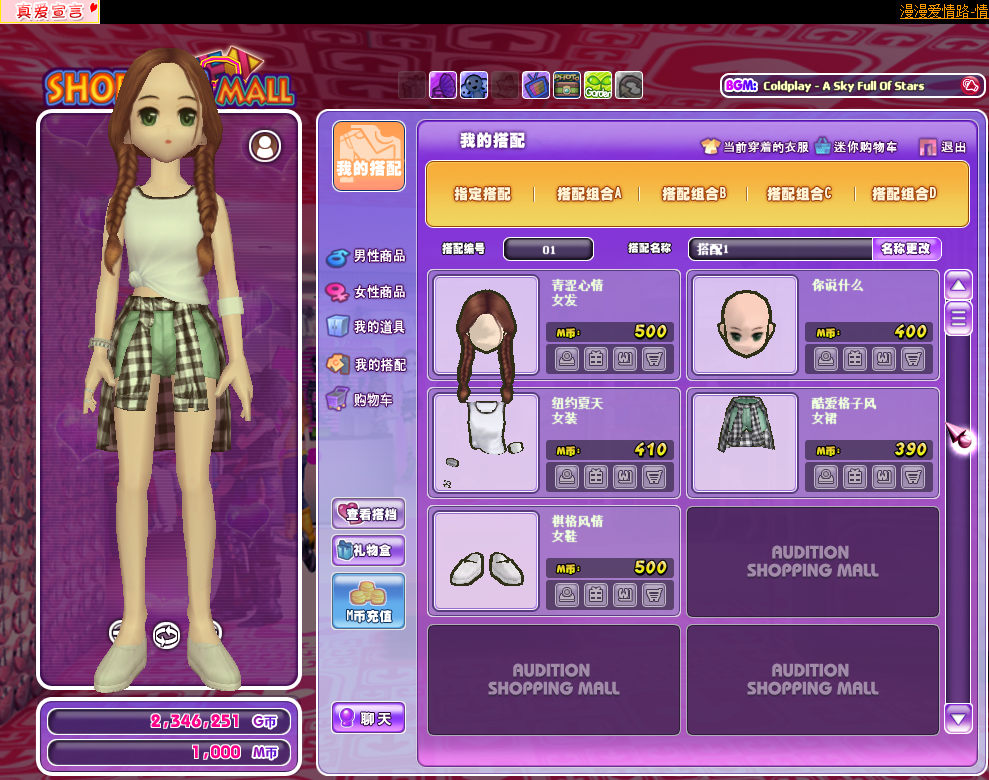
Task: Open the 礼物盒 gift box
Action: [369, 549]
